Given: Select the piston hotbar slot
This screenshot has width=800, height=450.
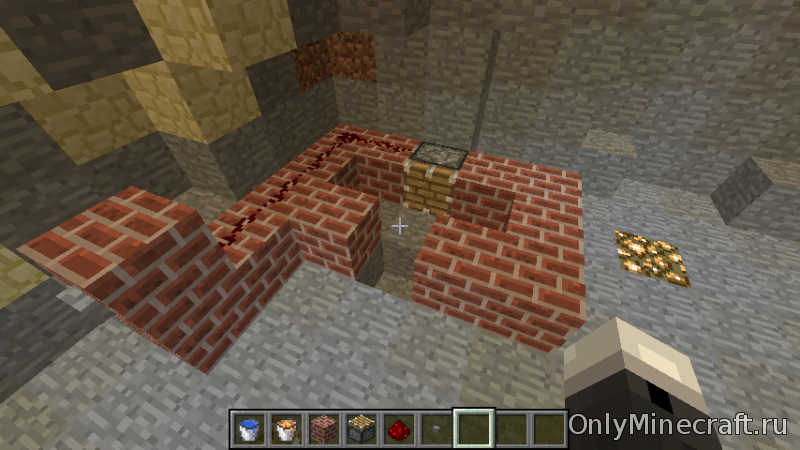Looking at the screenshot, I should [x=360, y=429].
